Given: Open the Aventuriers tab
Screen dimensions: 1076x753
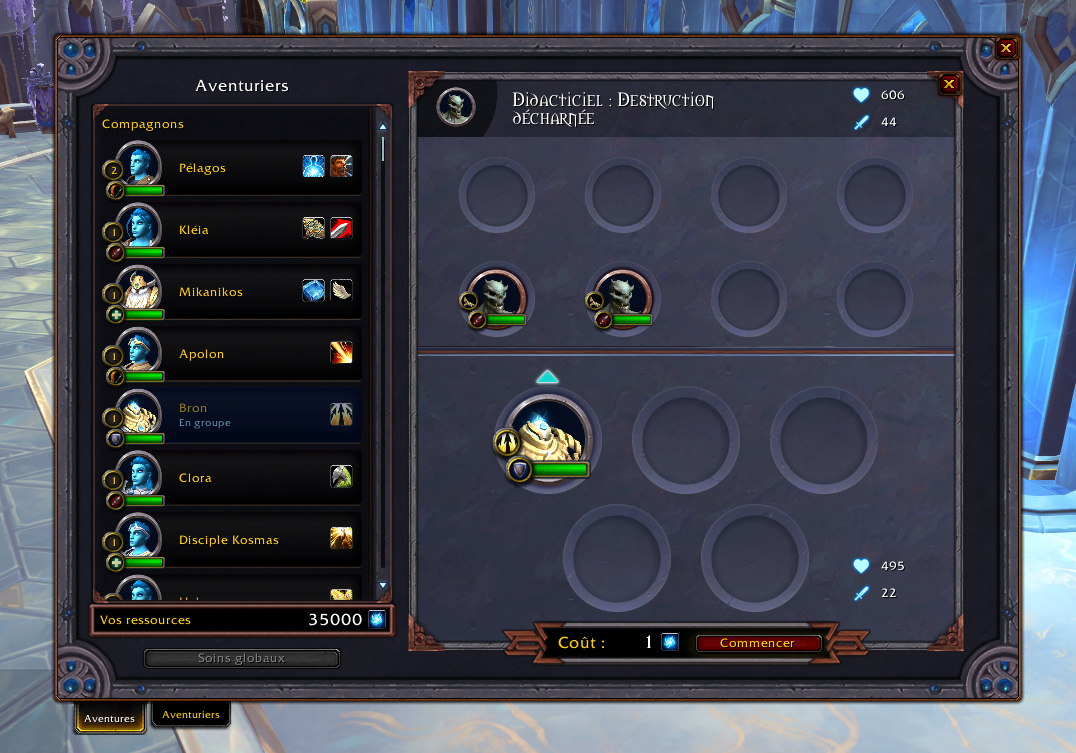Looking at the screenshot, I should click(191, 715).
